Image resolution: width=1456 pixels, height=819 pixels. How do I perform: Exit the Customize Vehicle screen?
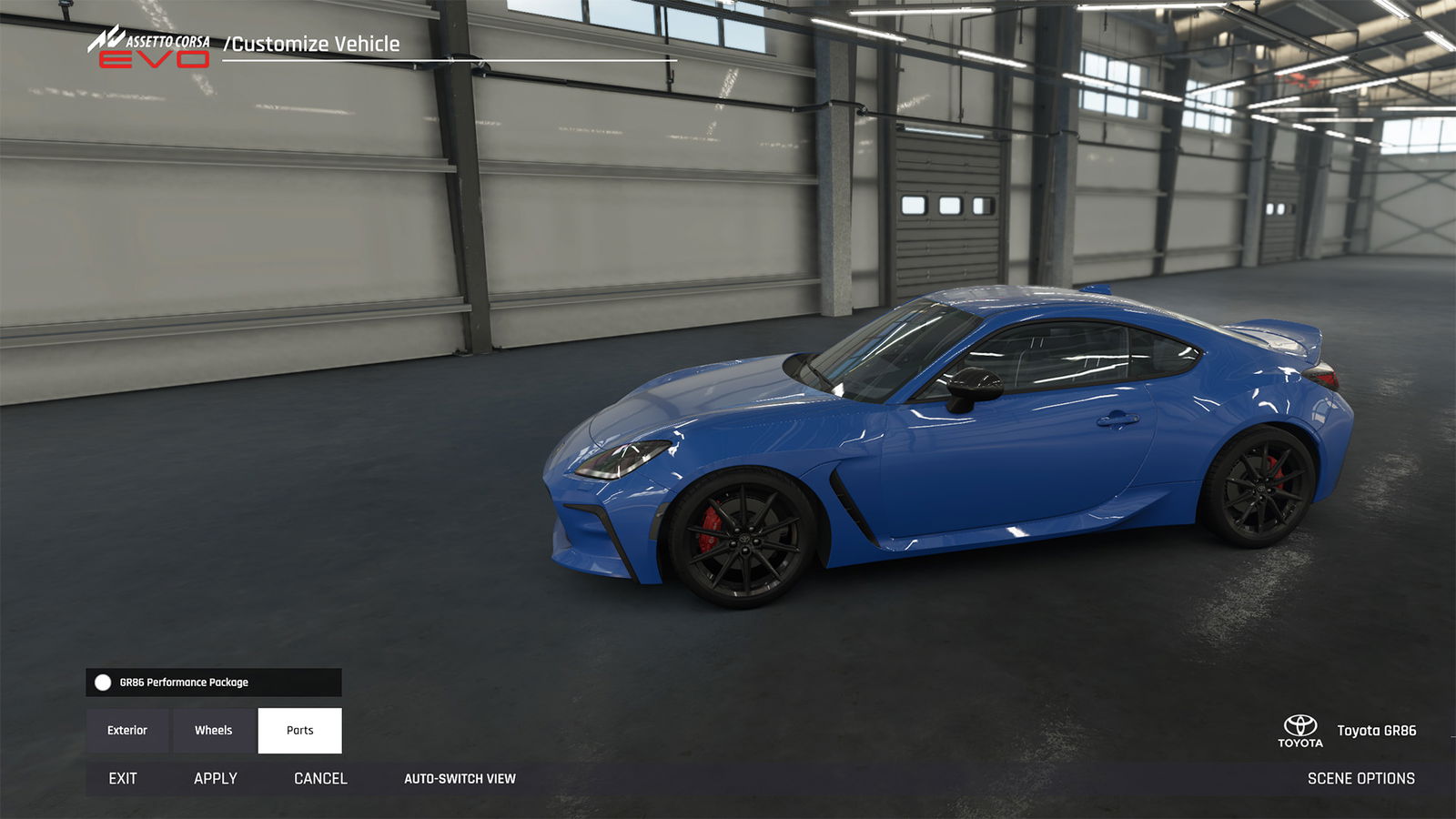[x=123, y=779]
